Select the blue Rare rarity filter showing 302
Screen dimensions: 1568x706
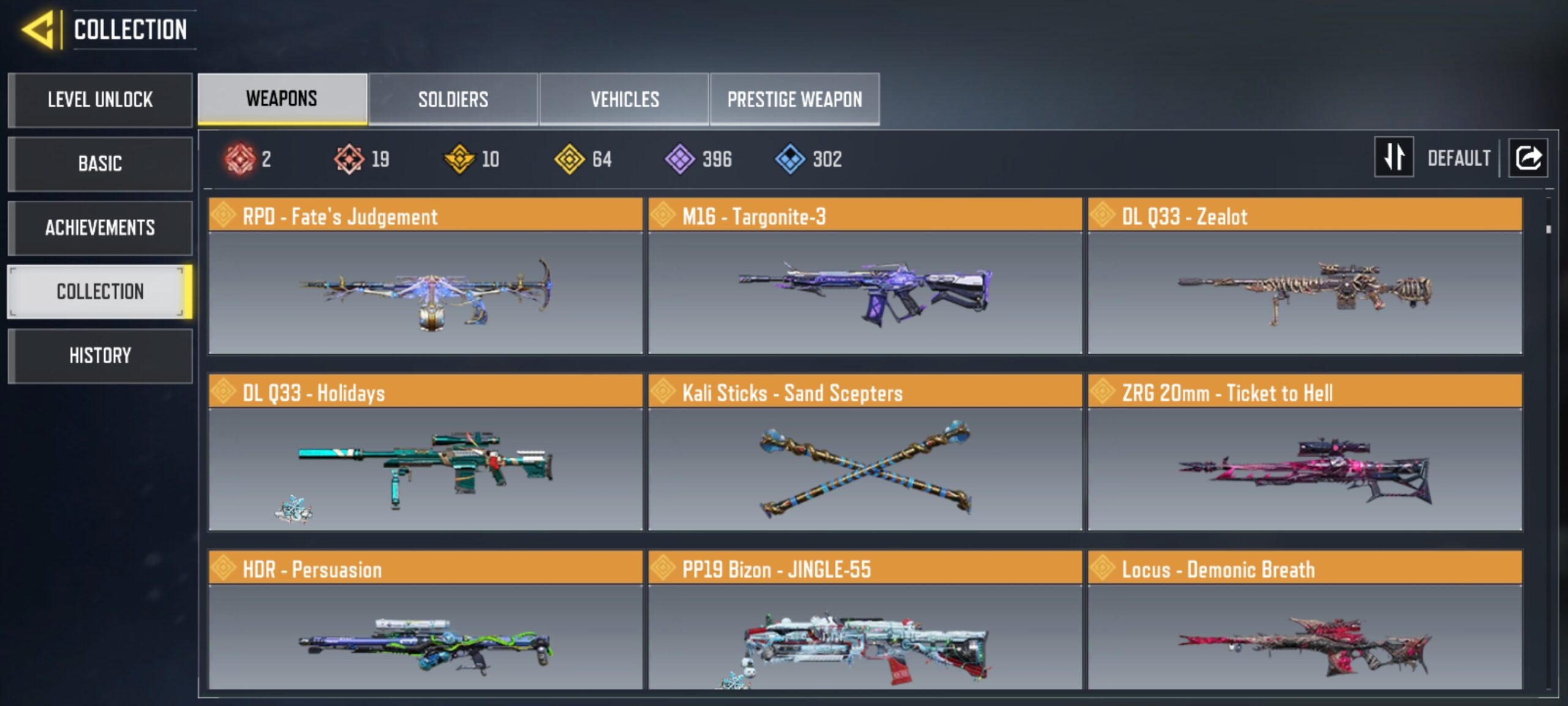[789, 159]
